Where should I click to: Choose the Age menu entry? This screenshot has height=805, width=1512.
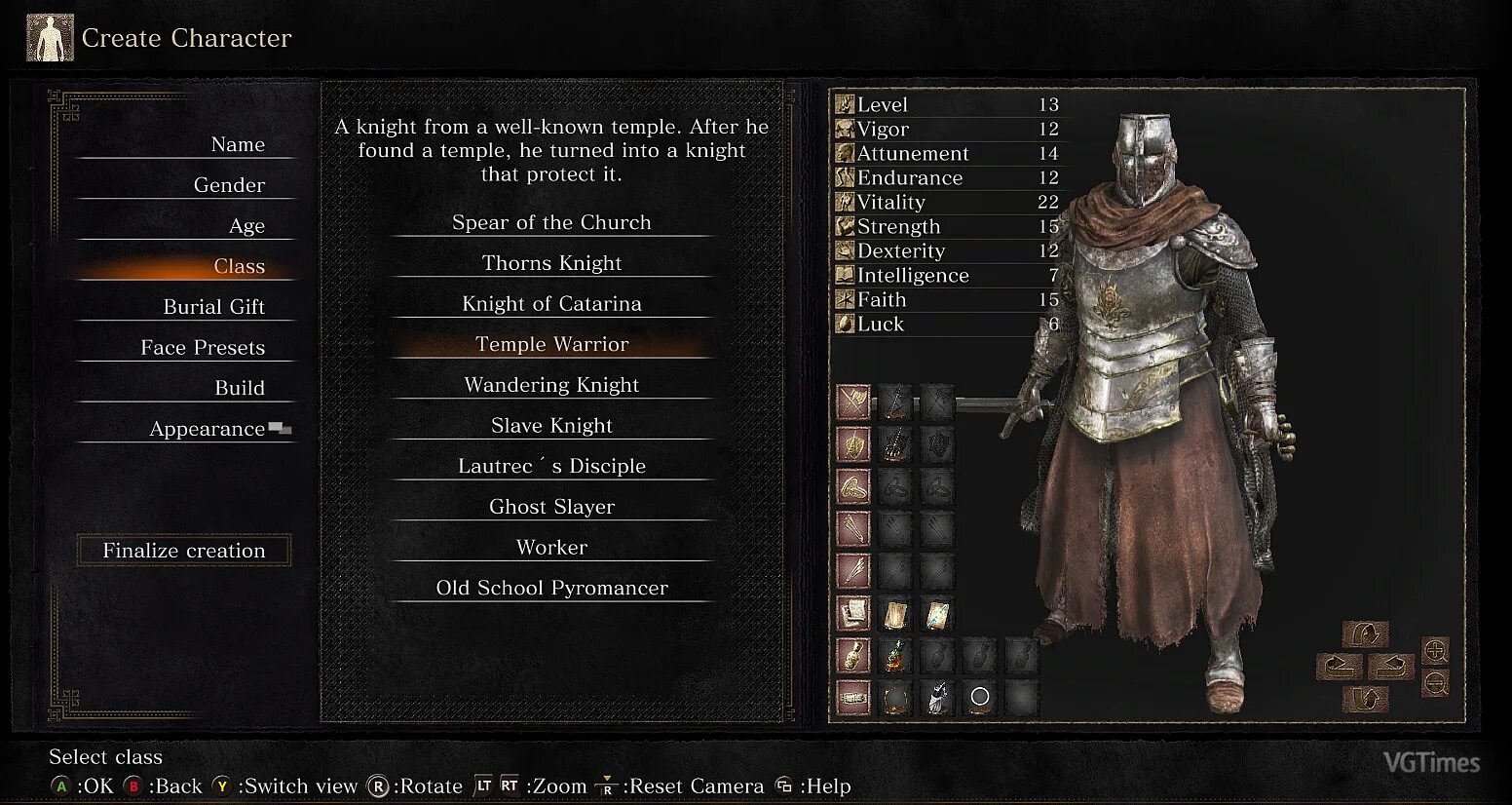[246, 226]
